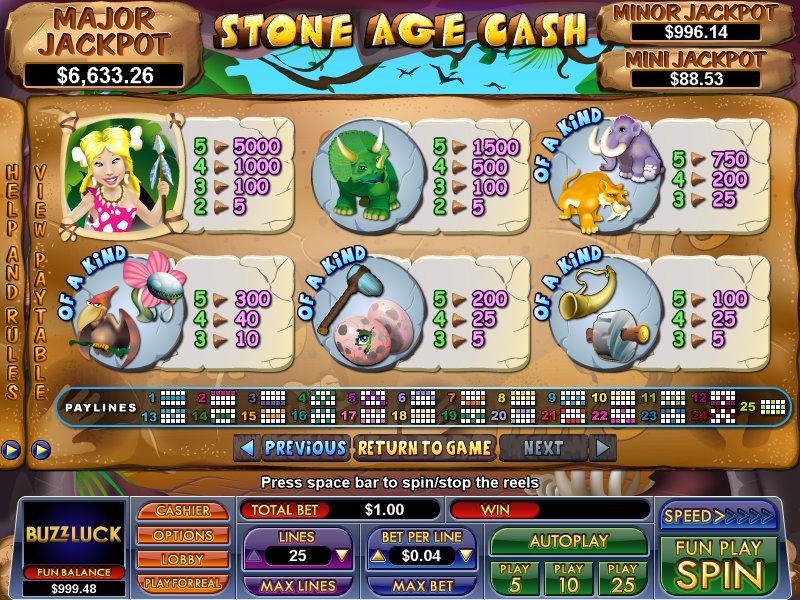Click the BuzzLuck casino logo

(72, 533)
